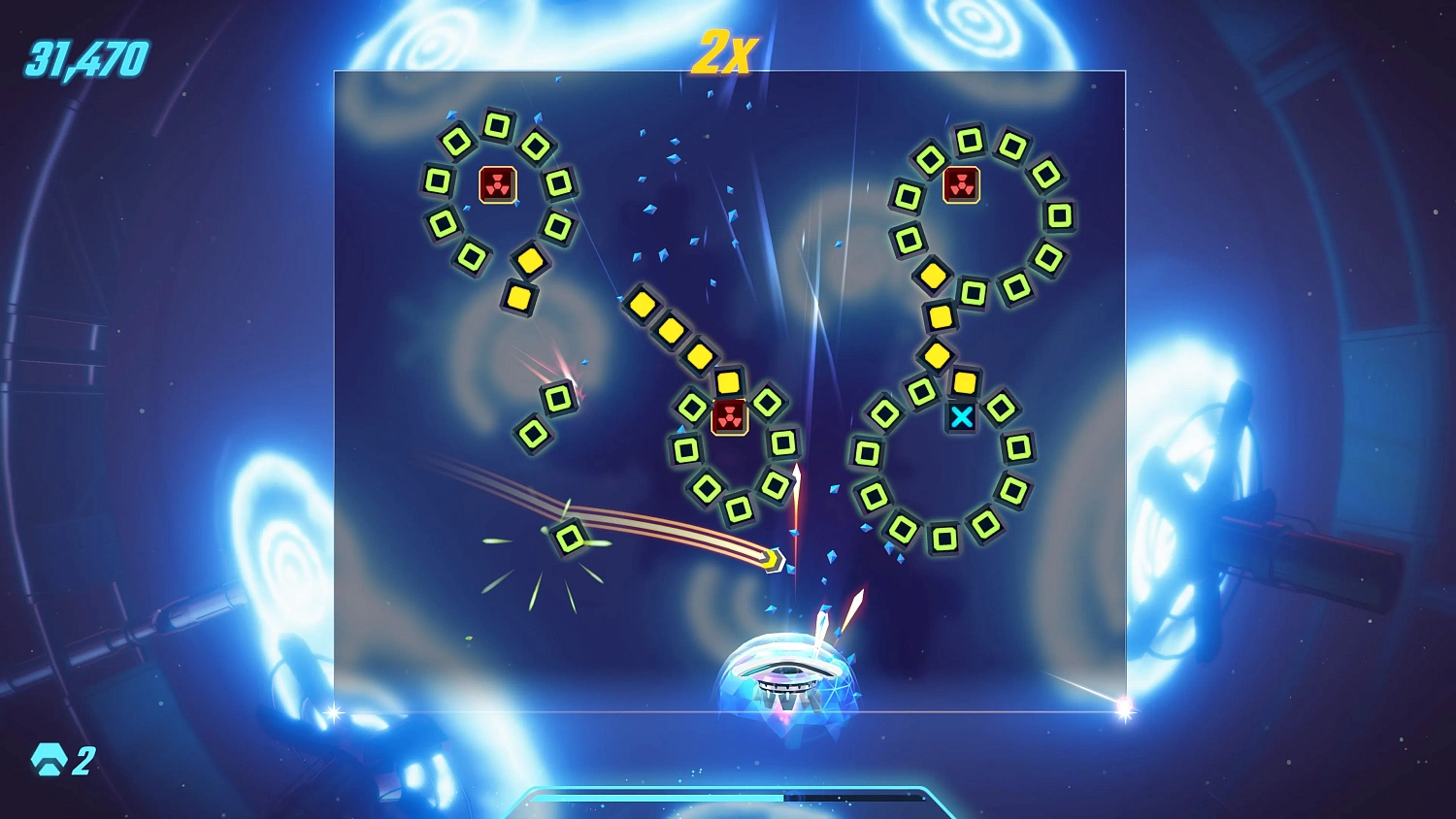Click the topmost yellow diamond of the center chain

[x=643, y=305]
